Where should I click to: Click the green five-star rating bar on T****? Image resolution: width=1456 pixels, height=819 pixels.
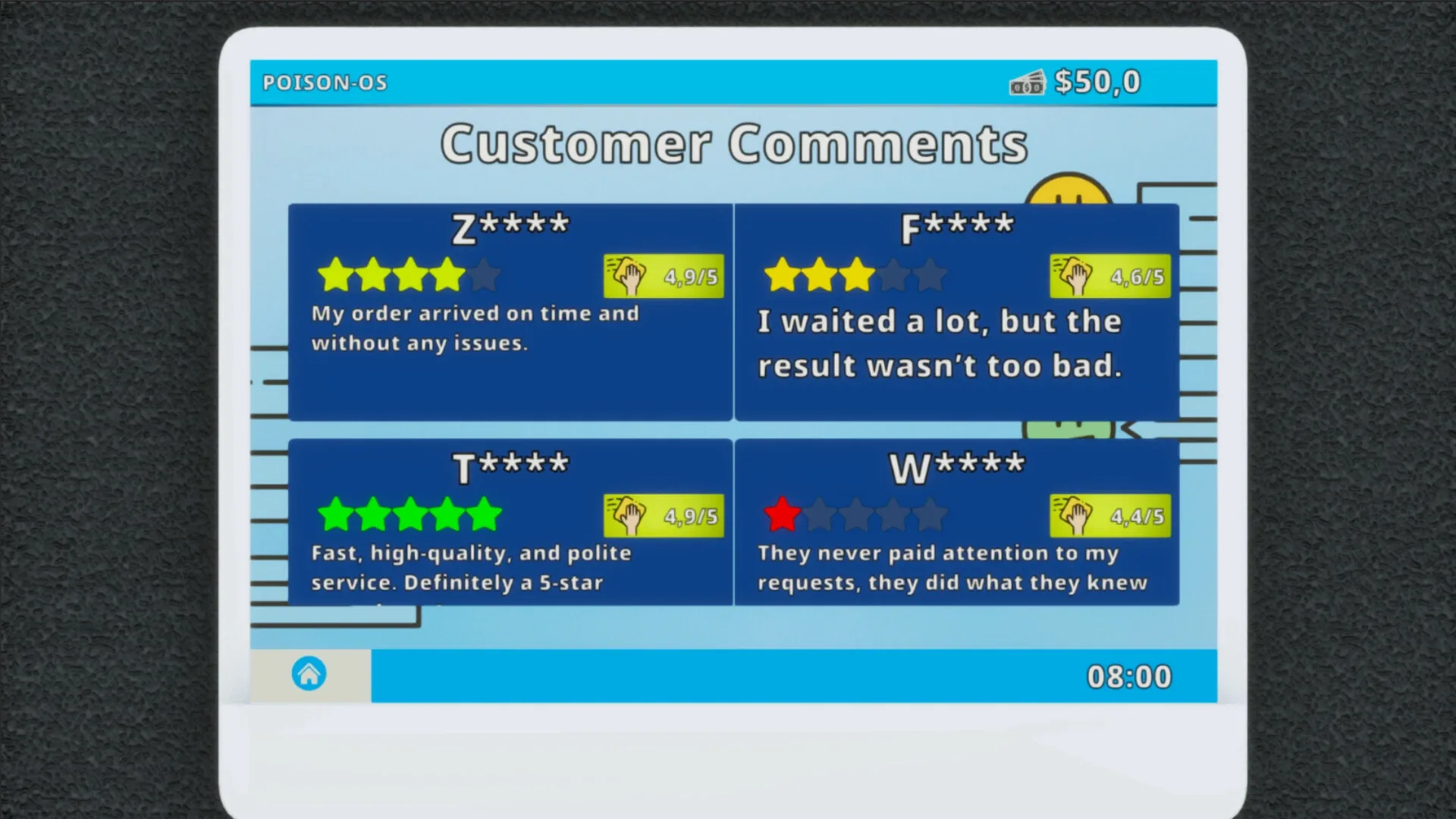409,513
